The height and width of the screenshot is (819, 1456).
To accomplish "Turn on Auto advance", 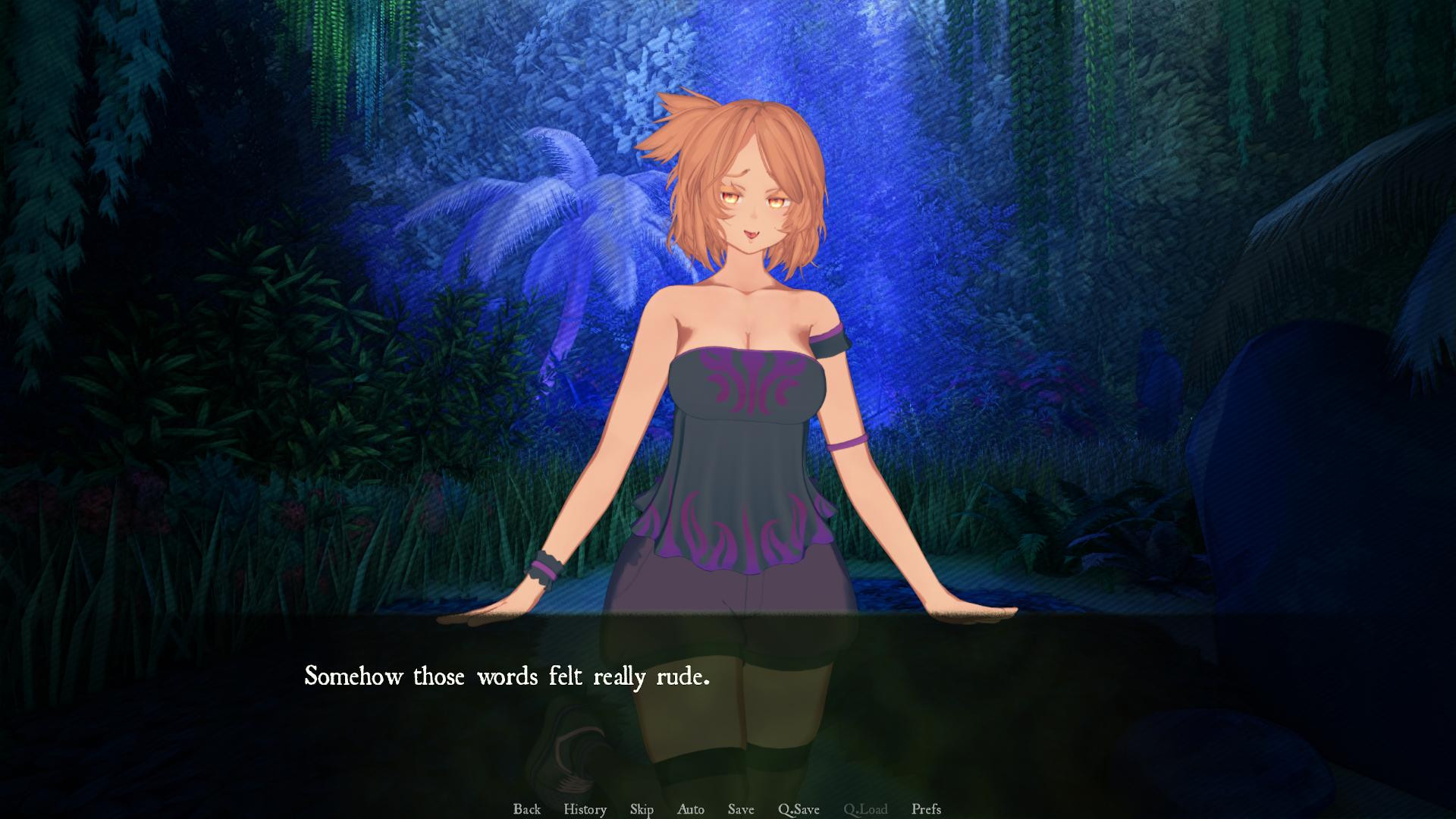I will pos(690,809).
